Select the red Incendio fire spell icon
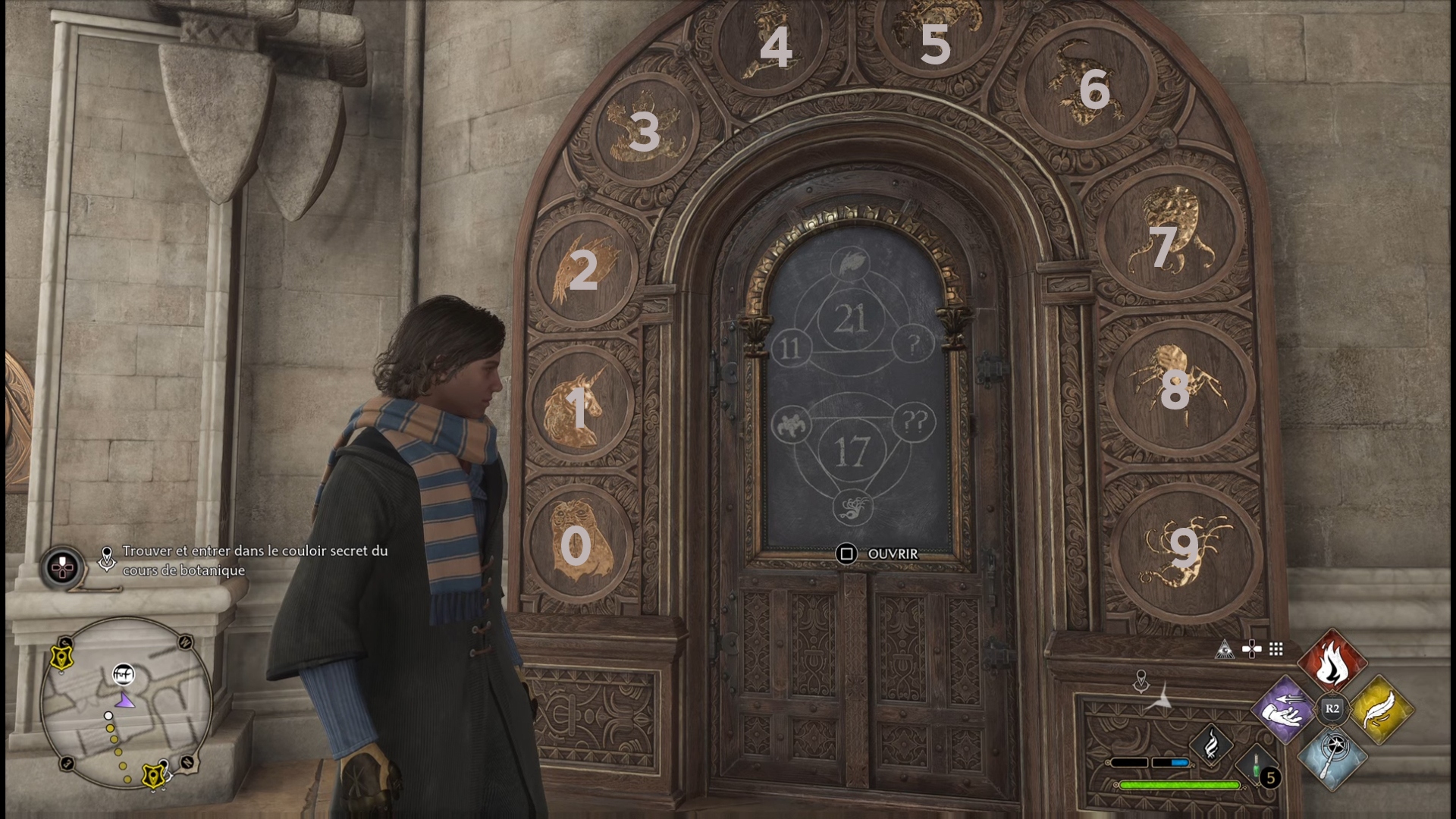The width and height of the screenshot is (1456, 819). (x=1334, y=659)
